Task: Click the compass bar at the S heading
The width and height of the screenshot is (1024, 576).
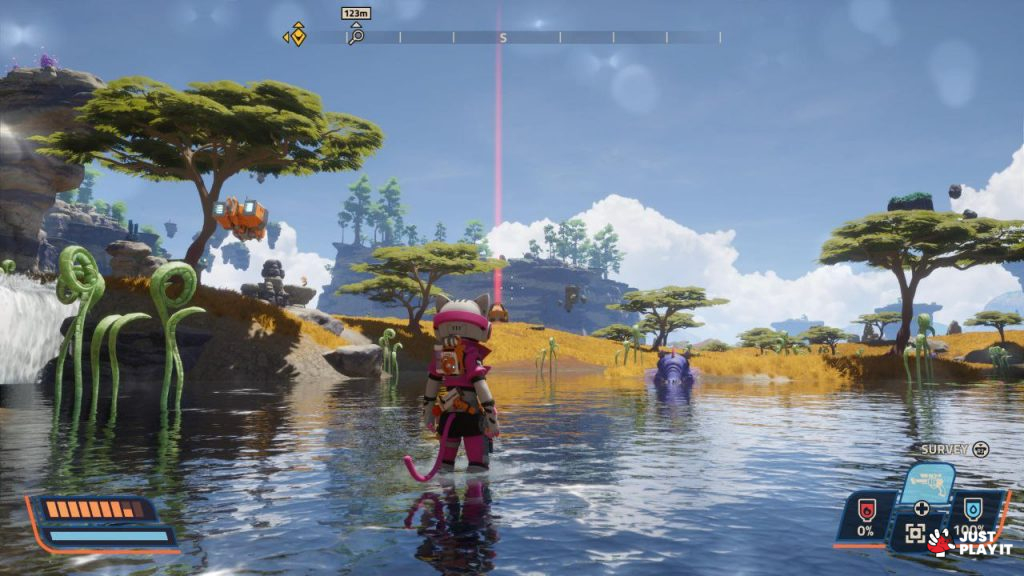Action: point(503,37)
